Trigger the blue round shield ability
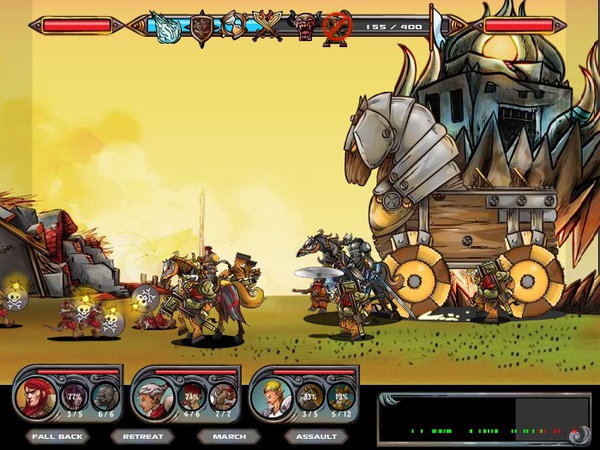Image resolution: width=600 pixels, height=450 pixels. coord(233,26)
